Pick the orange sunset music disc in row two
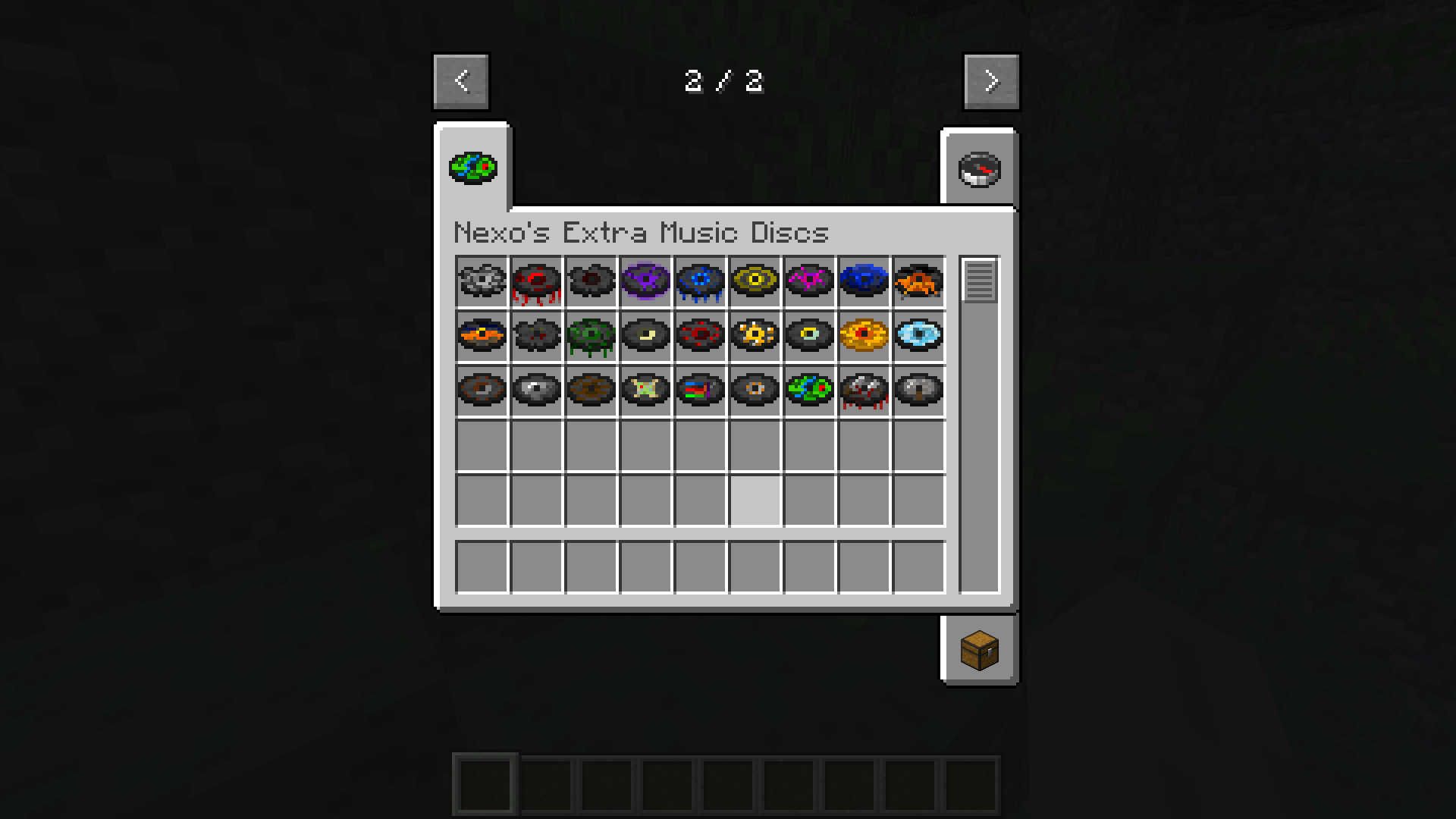 tap(482, 336)
